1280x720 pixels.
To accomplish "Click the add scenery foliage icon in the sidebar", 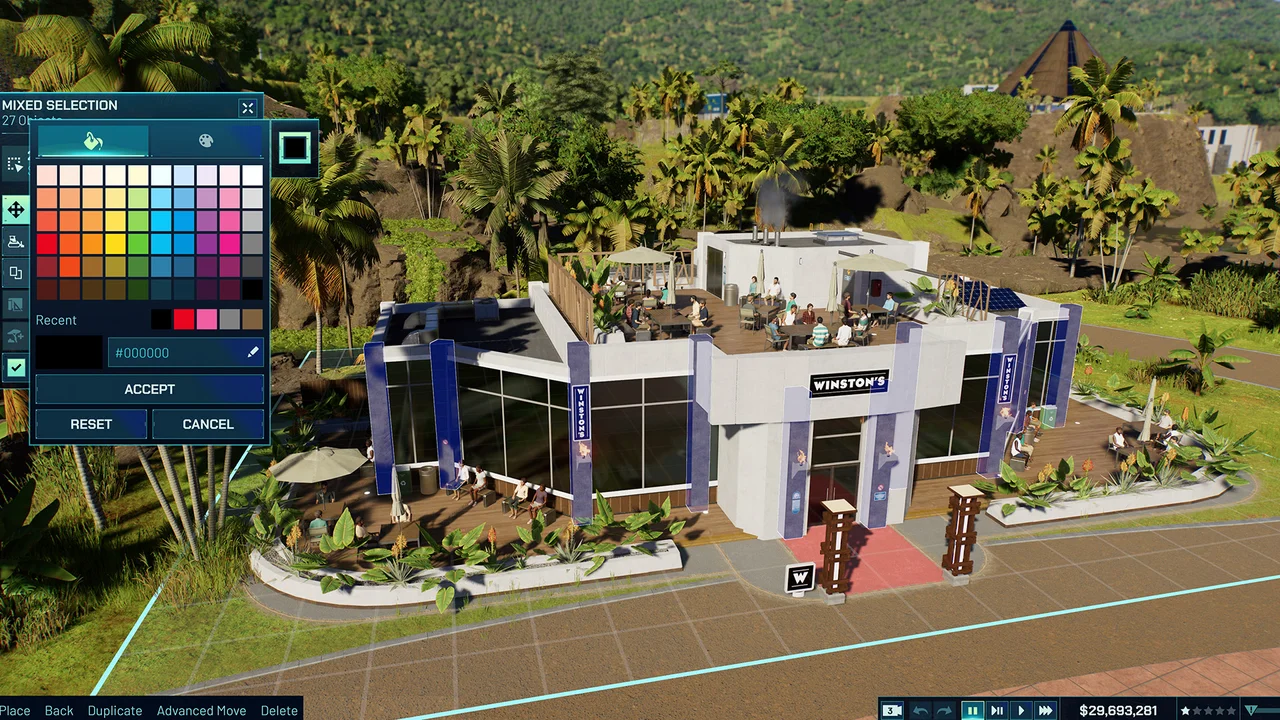I will tap(15, 337).
